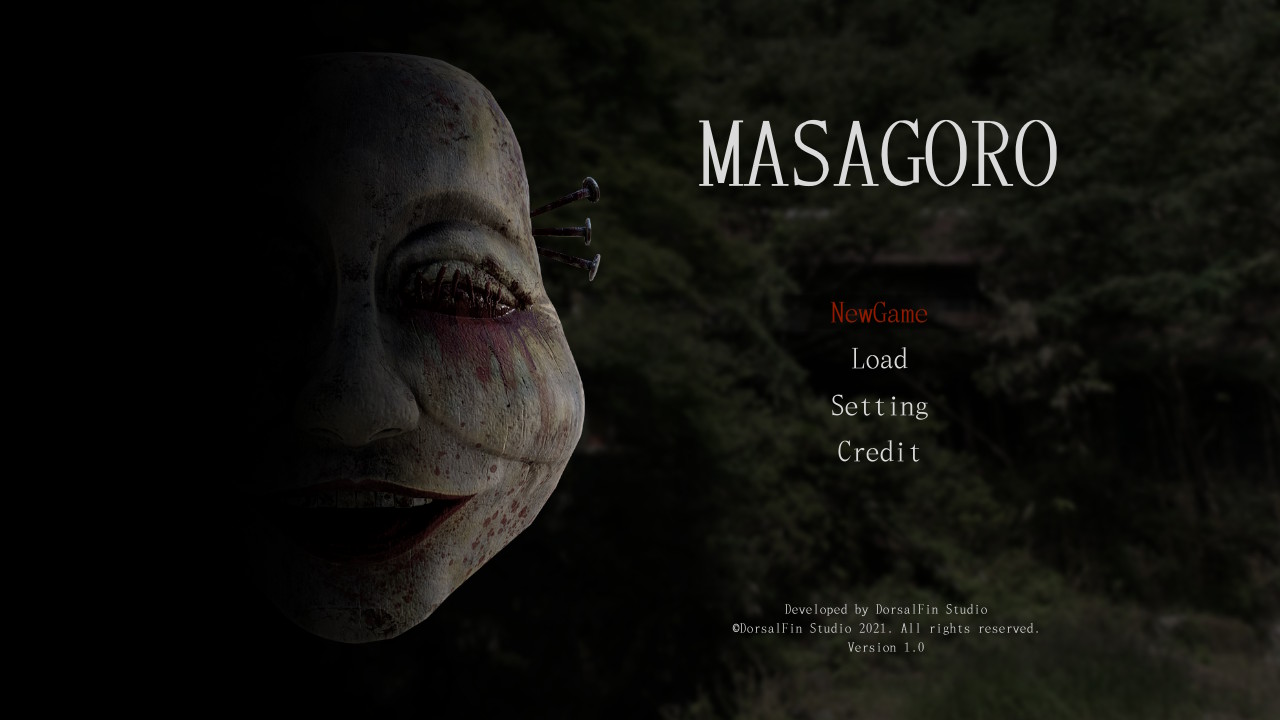Choose Setting from the title menu
Viewport: 1280px width, 720px height.
(x=878, y=406)
